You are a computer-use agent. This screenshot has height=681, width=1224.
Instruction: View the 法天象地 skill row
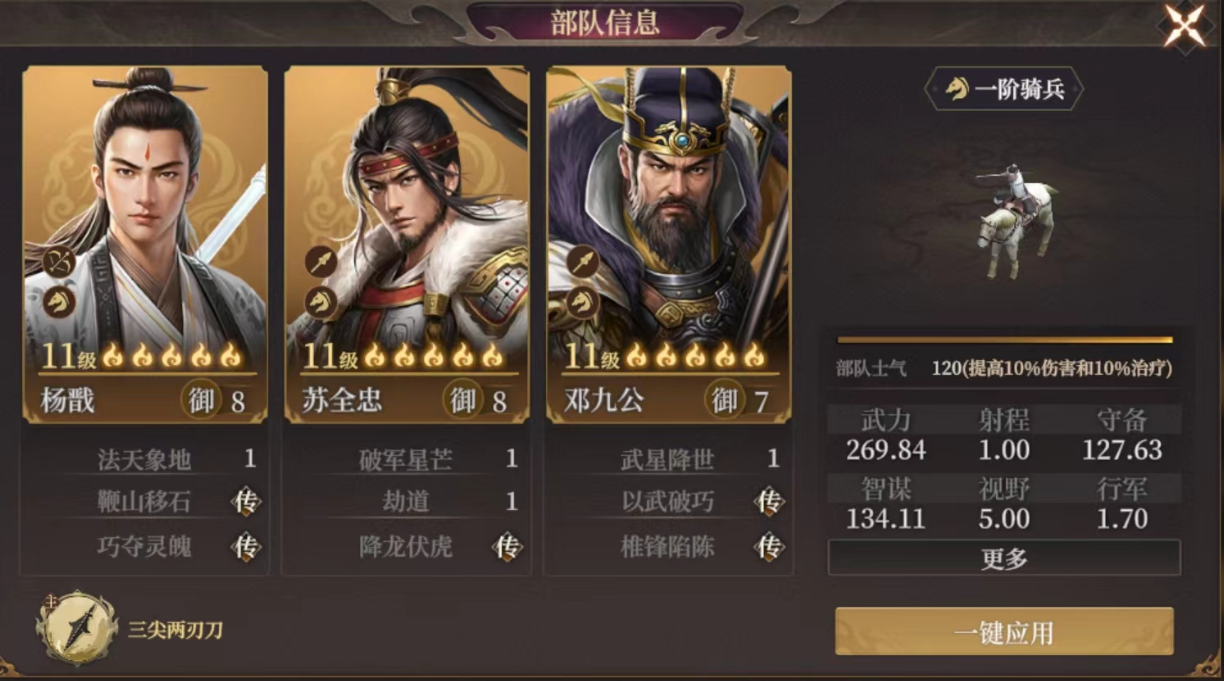coord(145,459)
